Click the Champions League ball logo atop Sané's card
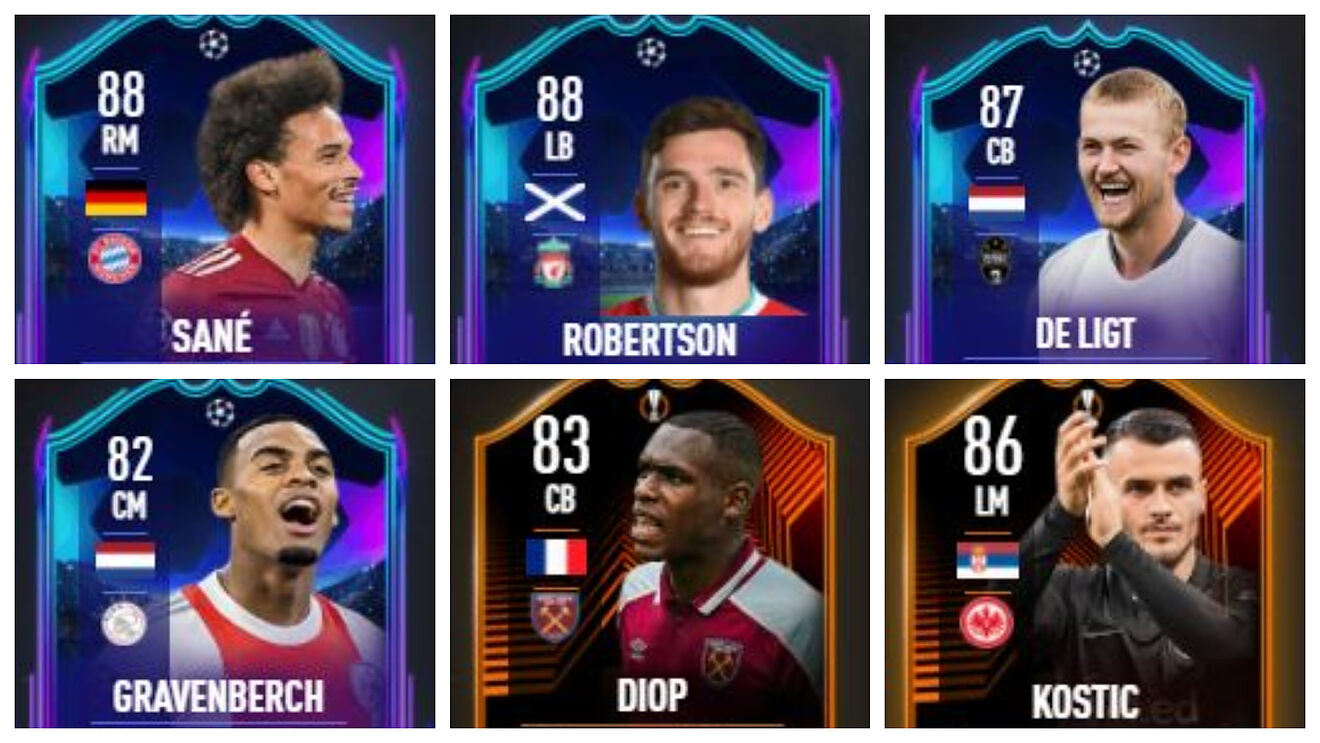The height and width of the screenshot is (743, 1320). [215, 46]
